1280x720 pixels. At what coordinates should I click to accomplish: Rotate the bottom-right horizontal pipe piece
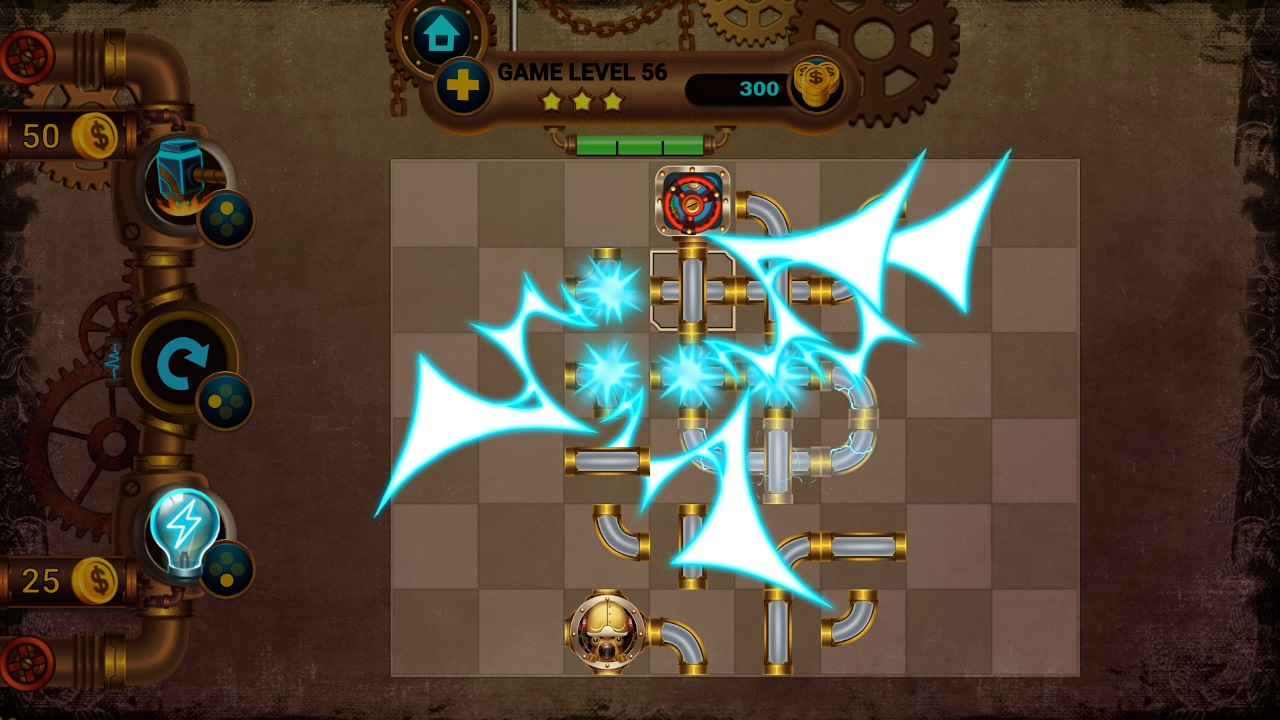[865, 545]
